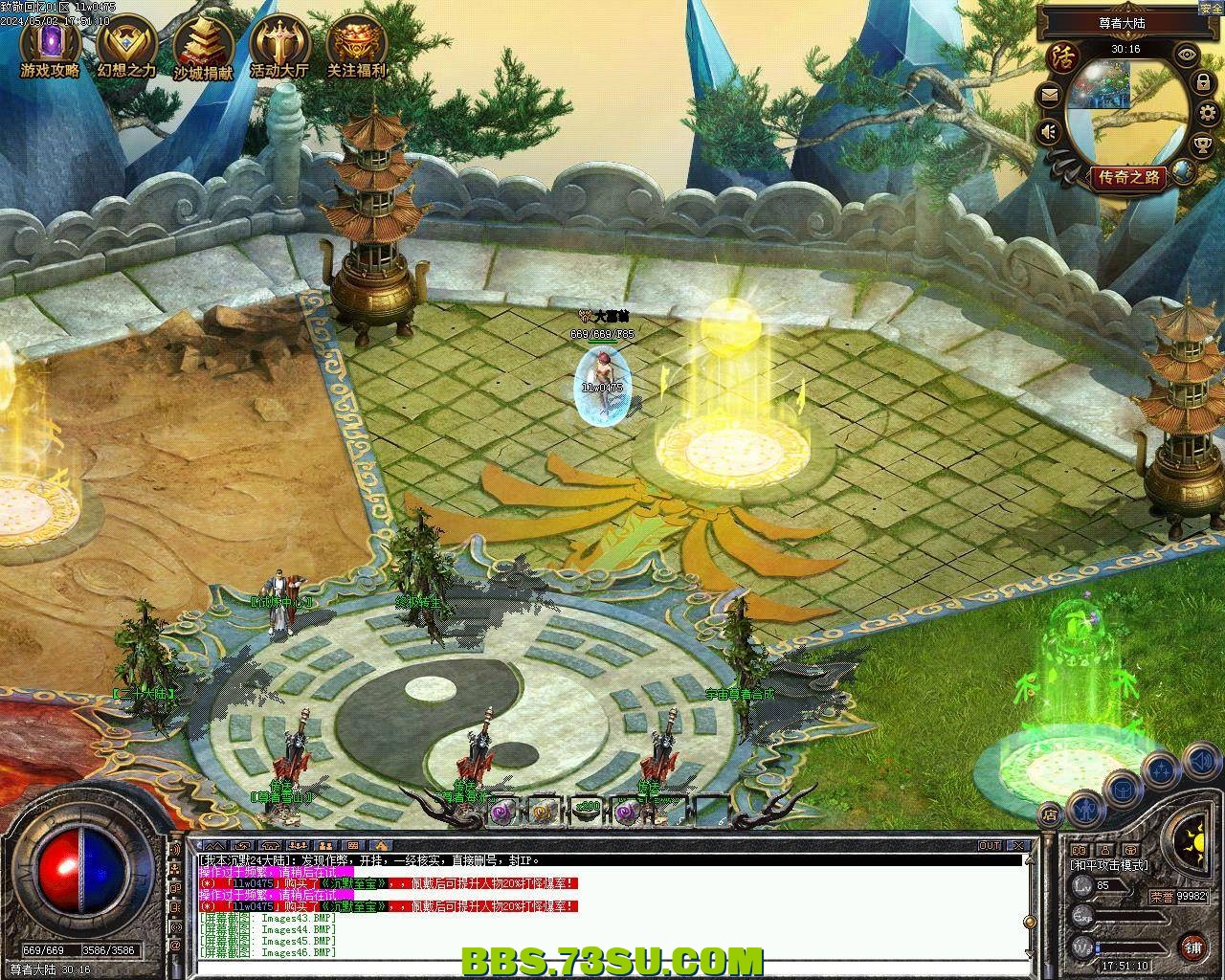Viewport: 1225px width, 980px height.
Task: Click the red 铺 stall button
Action: (1192, 947)
